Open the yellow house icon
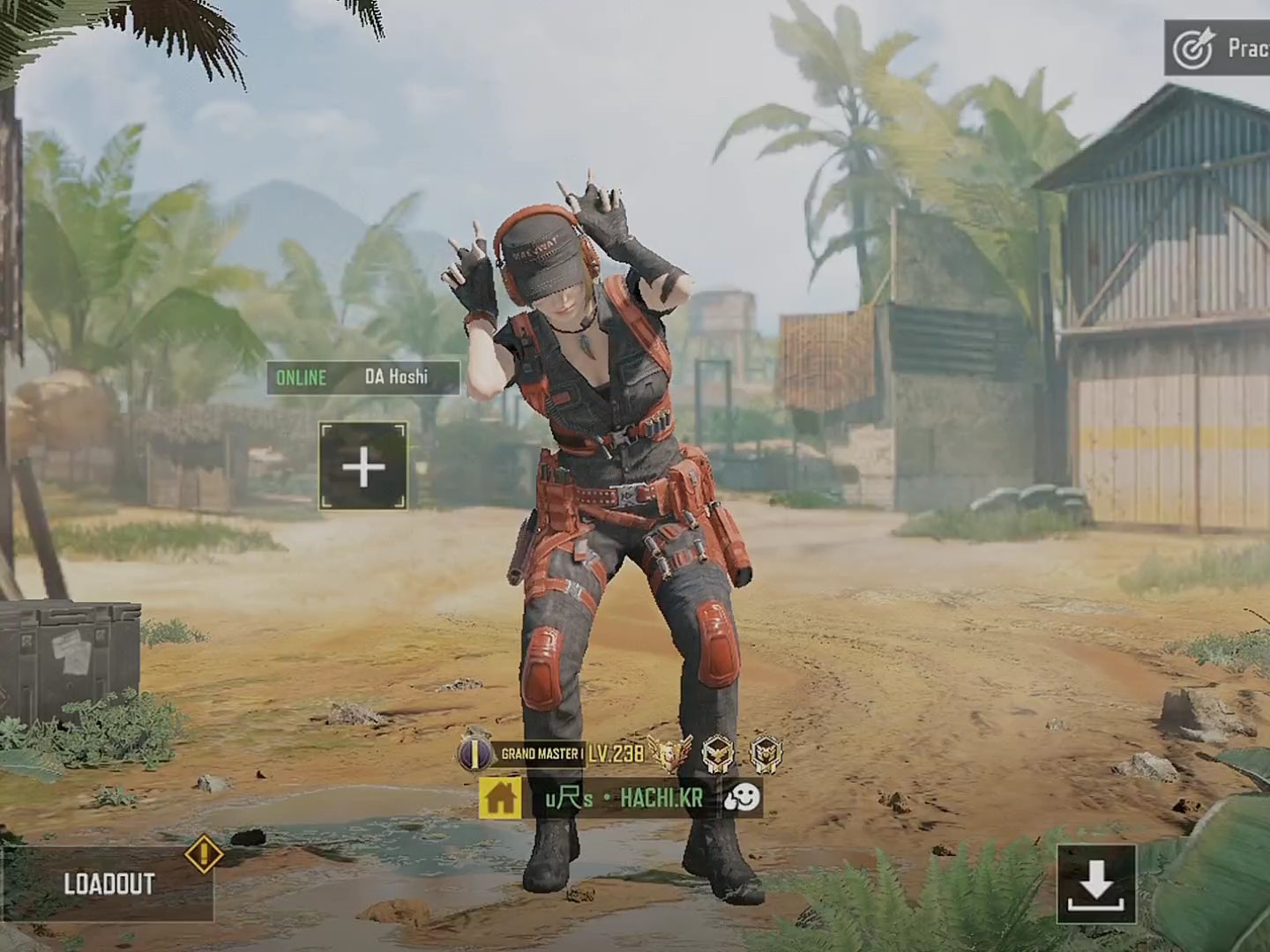 (x=500, y=799)
